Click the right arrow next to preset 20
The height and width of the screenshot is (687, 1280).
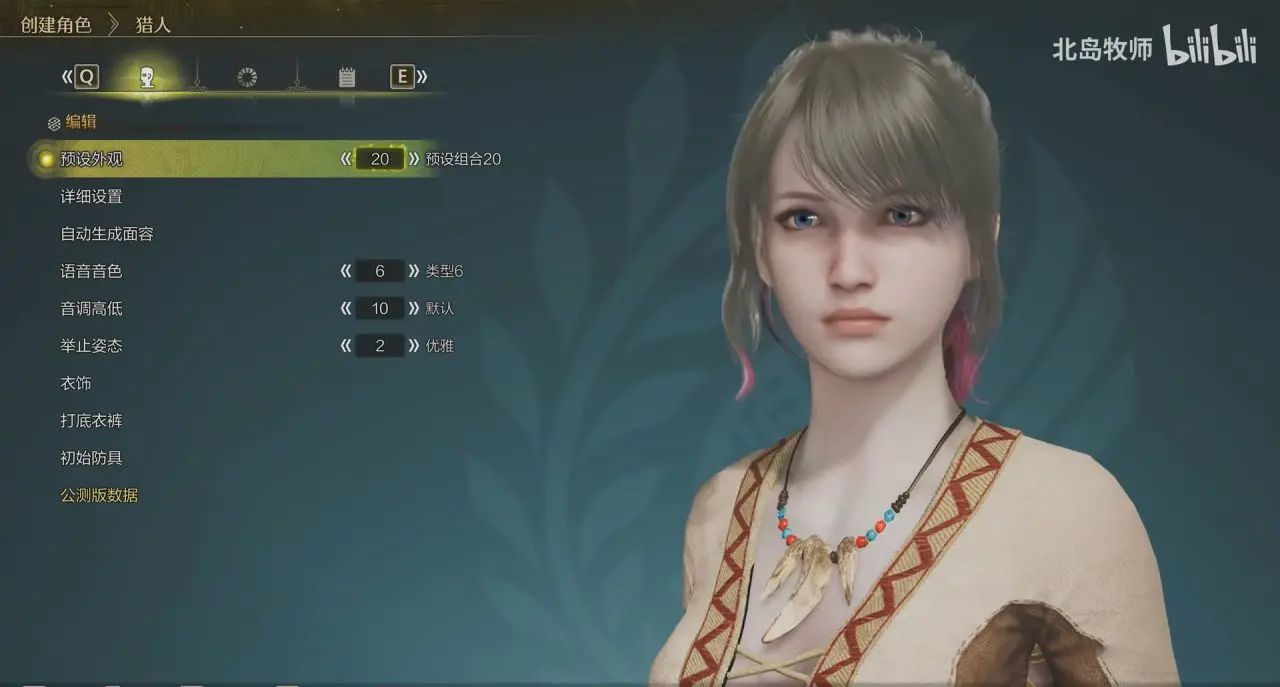click(x=414, y=159)
